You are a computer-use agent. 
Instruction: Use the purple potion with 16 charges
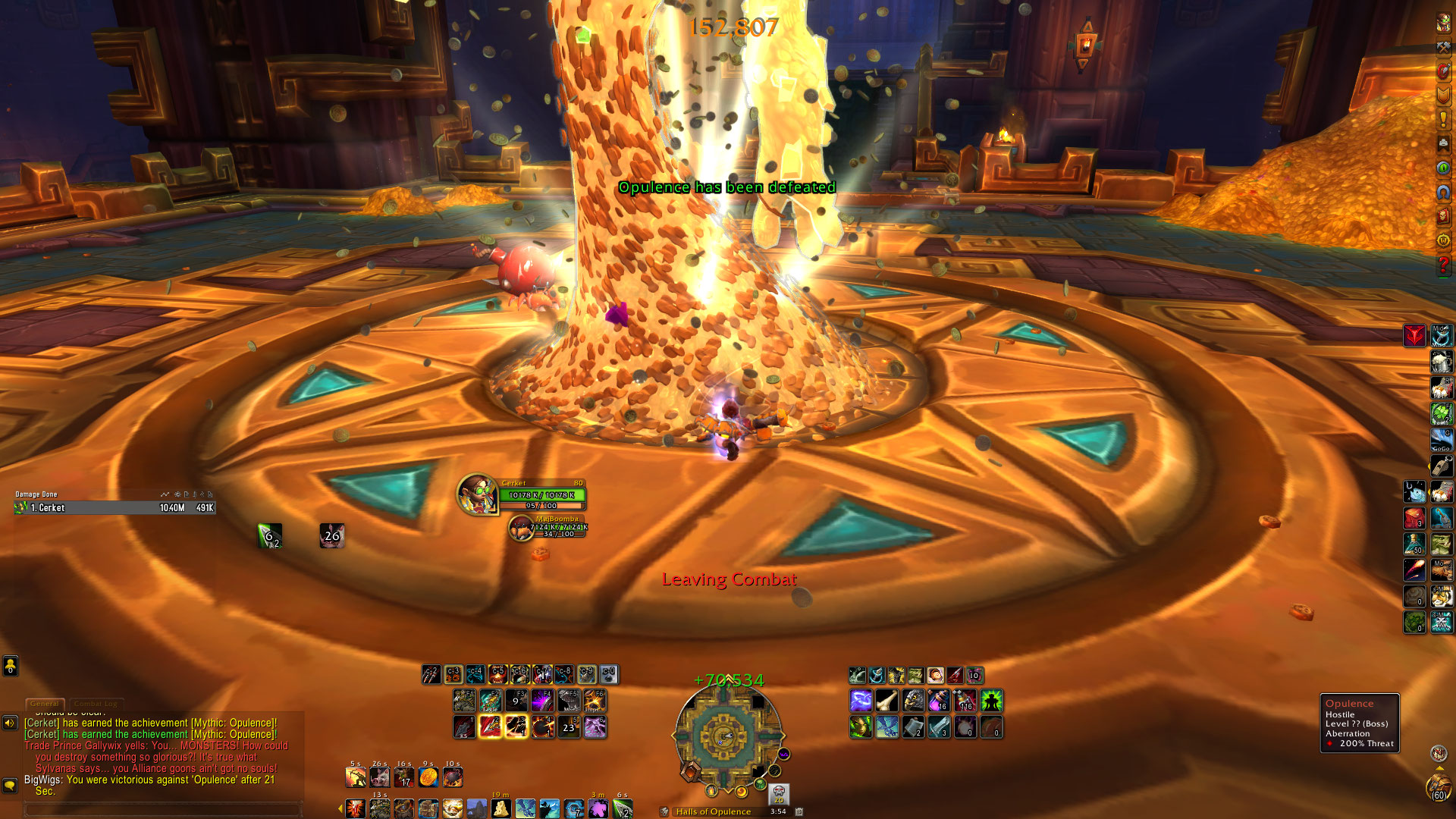(x=939, y=701)
